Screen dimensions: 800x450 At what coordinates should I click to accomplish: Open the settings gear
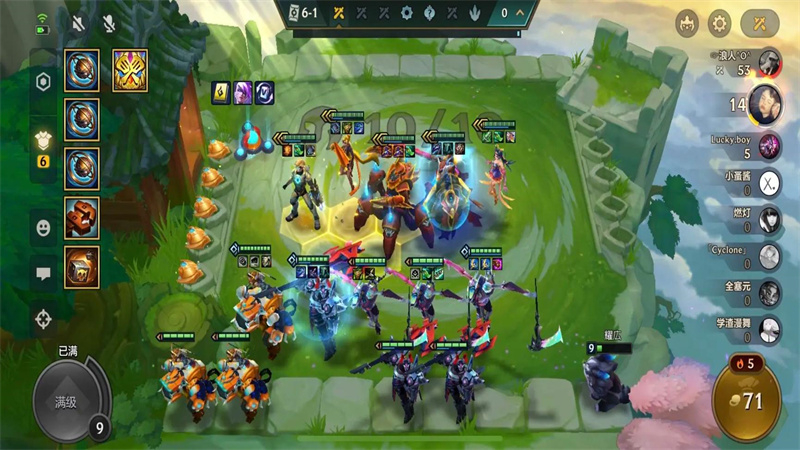click(x=720, y=22)
